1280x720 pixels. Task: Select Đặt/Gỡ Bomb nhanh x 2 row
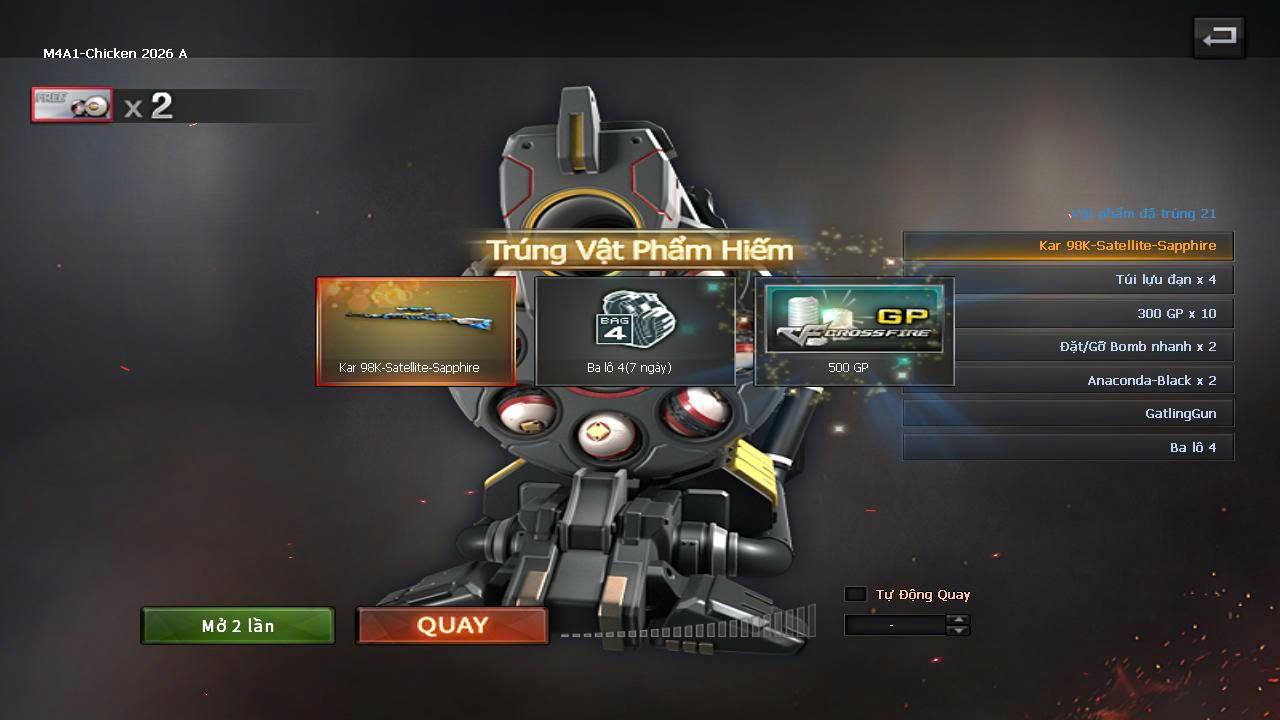[x=1068, y=347]
